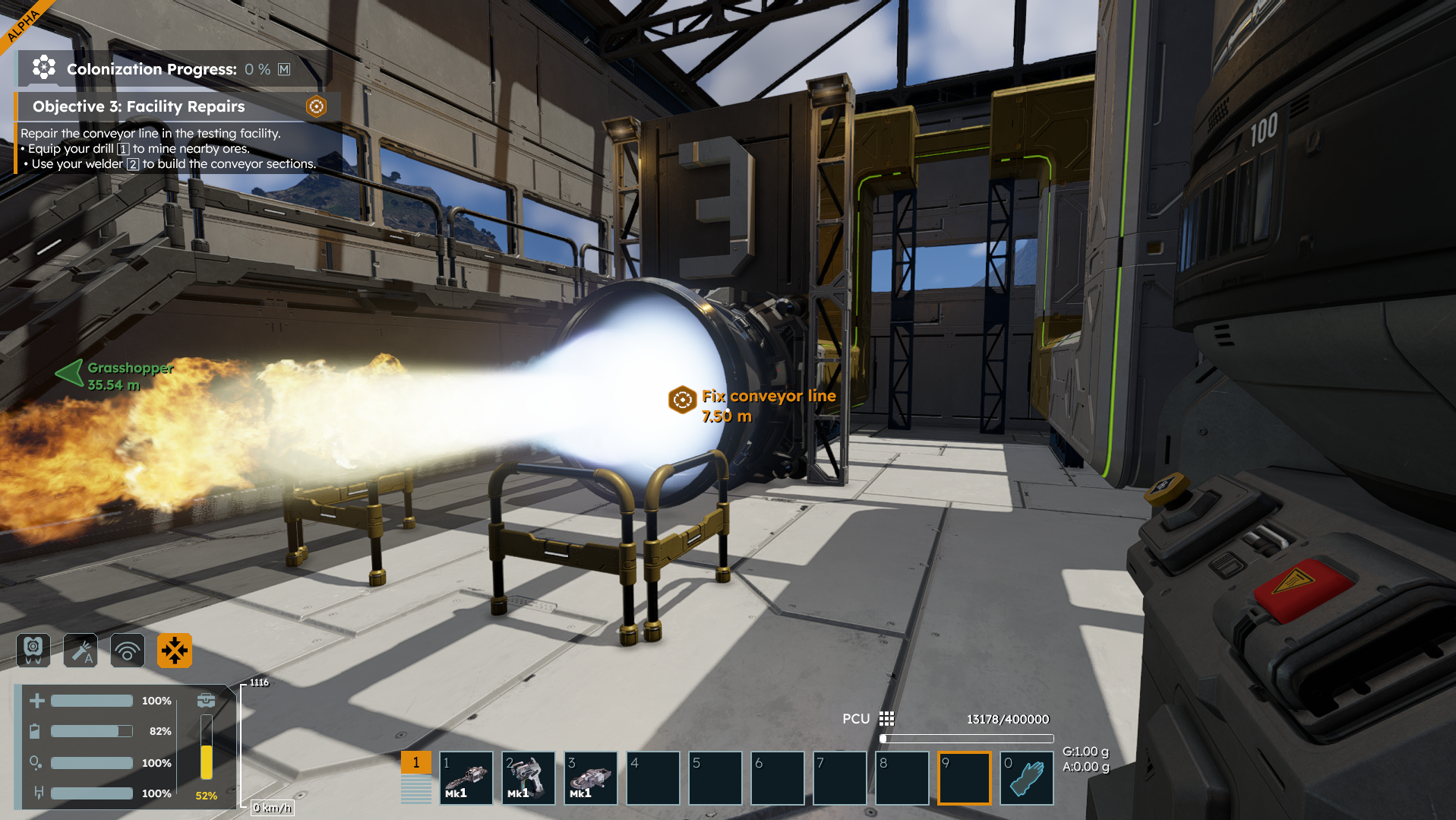
Task: Equip the Mk1 welder in slot 2
Action: pyautogui.click(x=528, y=777)
